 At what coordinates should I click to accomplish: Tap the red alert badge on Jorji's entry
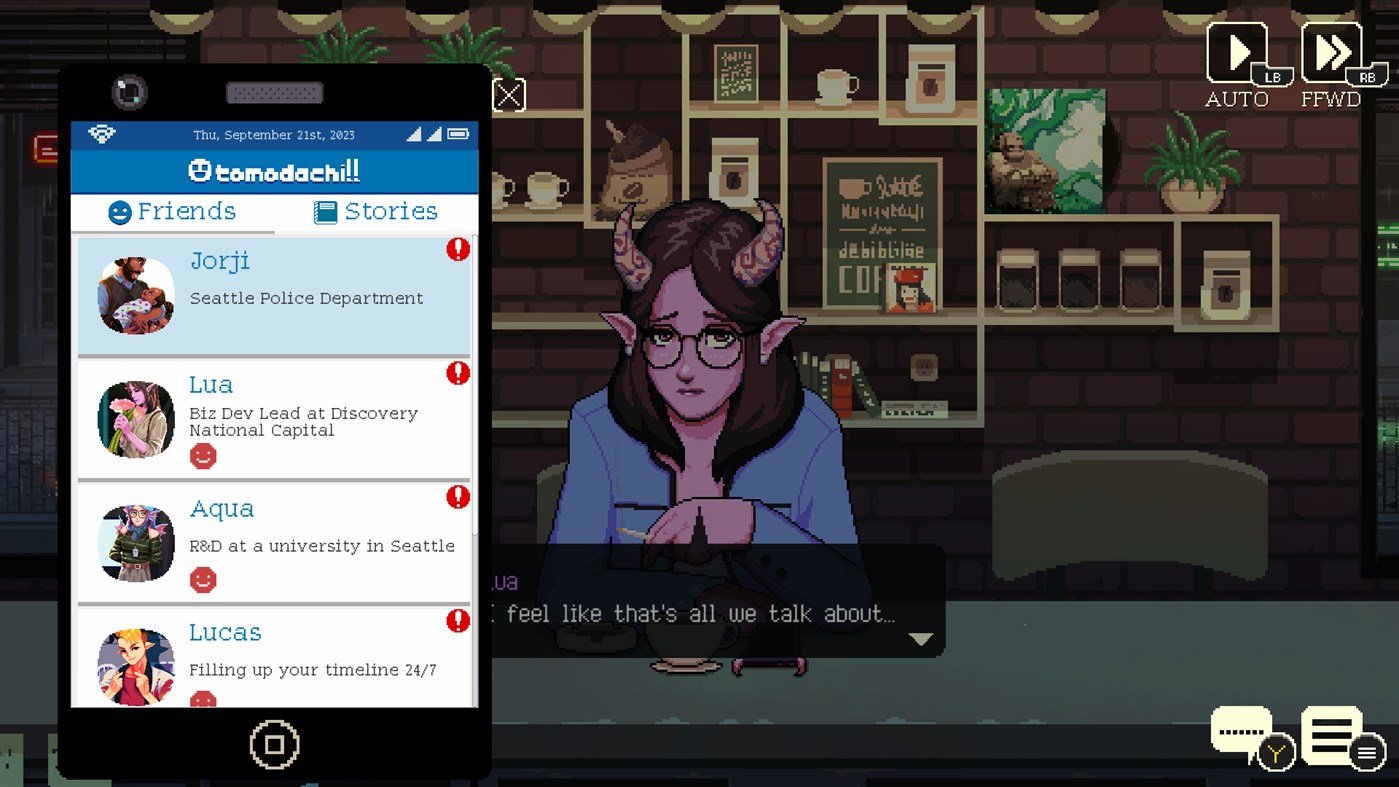click(x=458, y=249)
